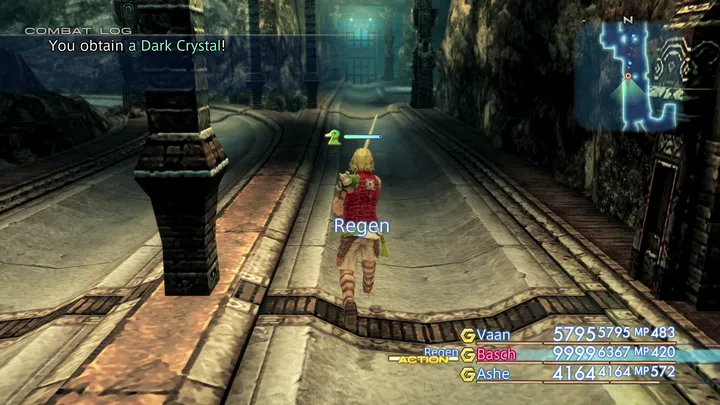Select Ashe in the party list
This screenshot has height=405, width=720.
(x=493, y=374)
